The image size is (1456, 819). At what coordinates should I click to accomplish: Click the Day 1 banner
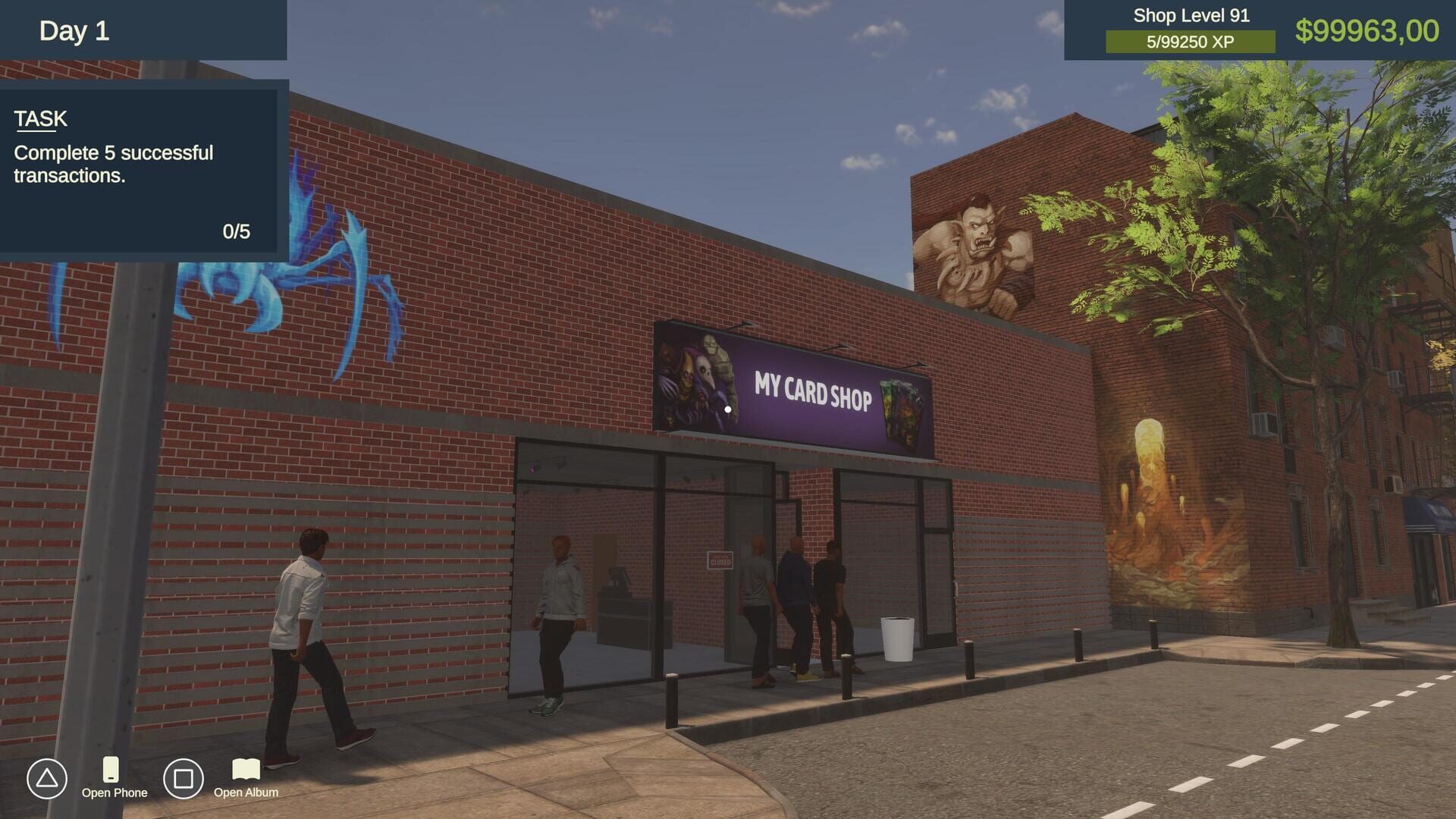76,31
